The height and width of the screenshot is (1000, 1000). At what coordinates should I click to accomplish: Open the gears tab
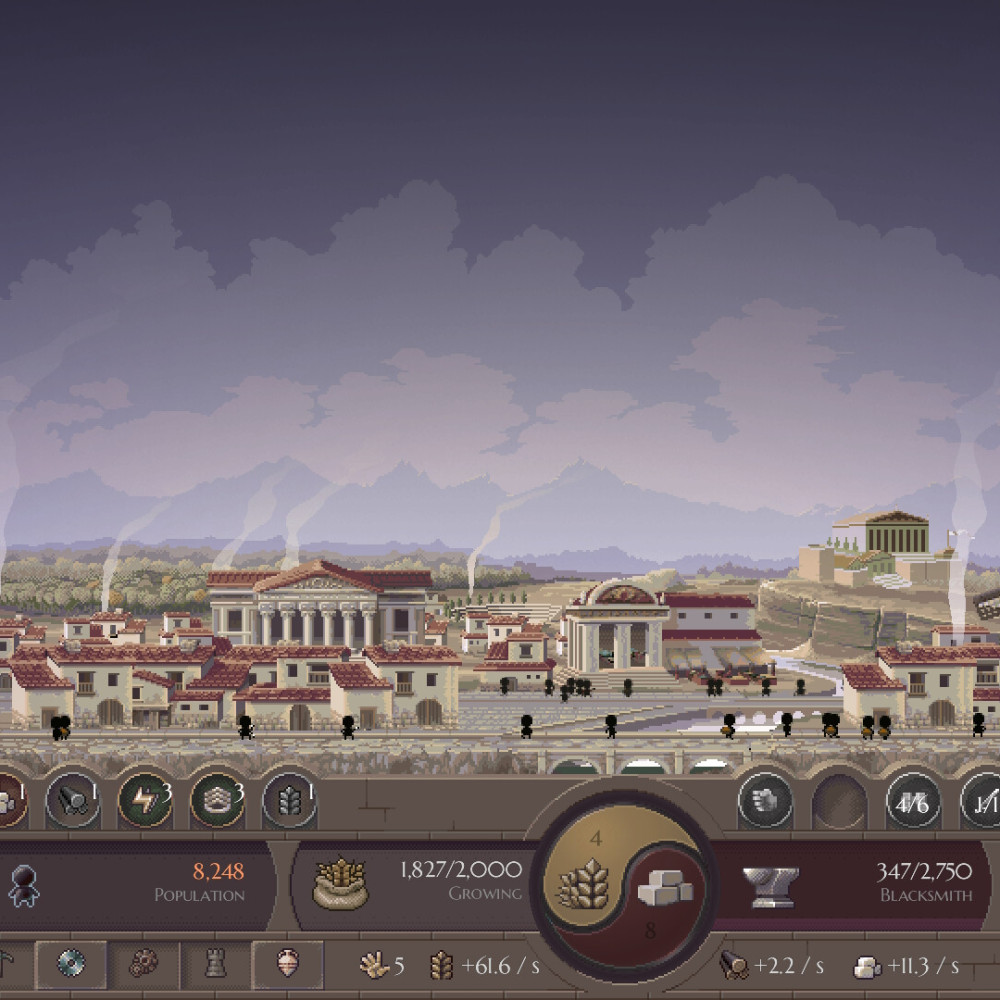click(143, 964)
